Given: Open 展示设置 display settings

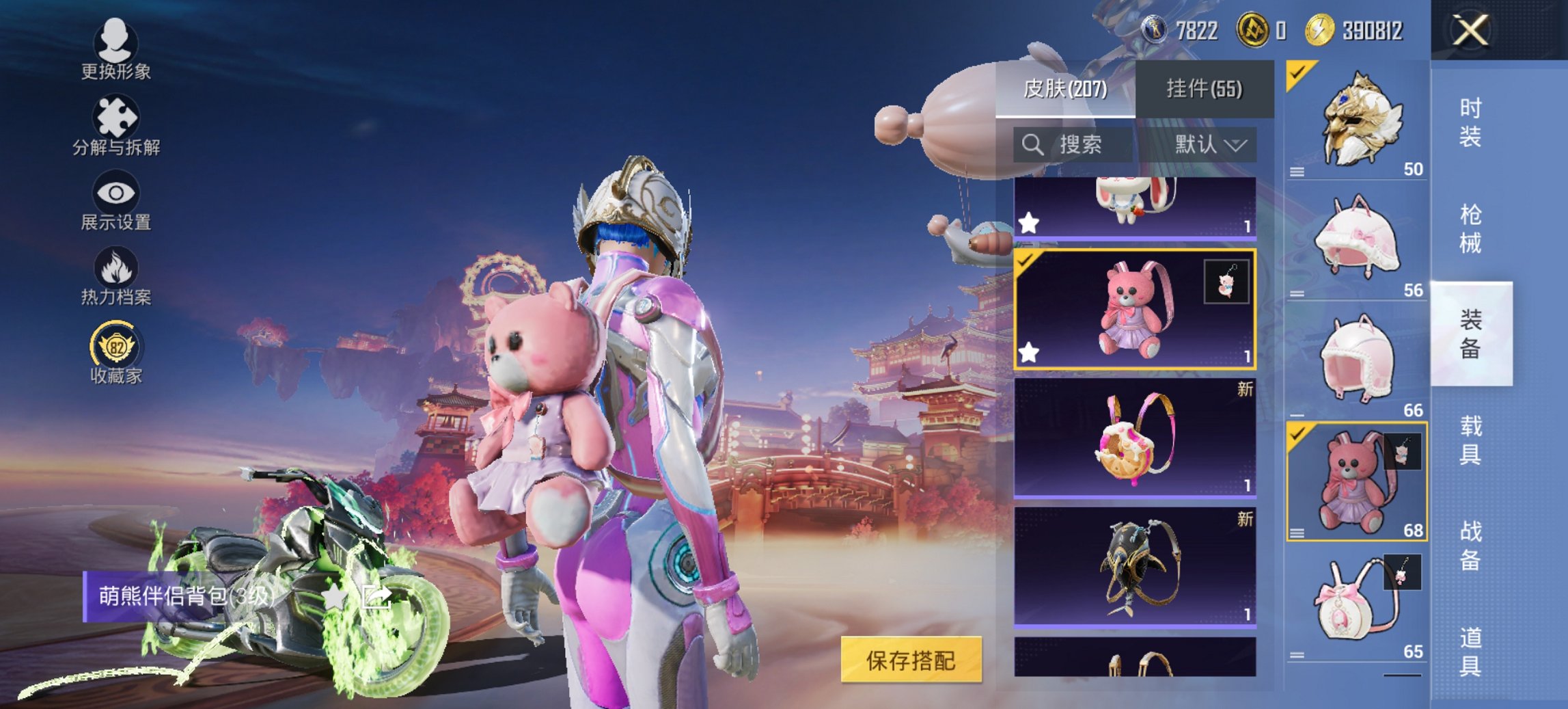Looking at the screenshot, I should 116,198.
